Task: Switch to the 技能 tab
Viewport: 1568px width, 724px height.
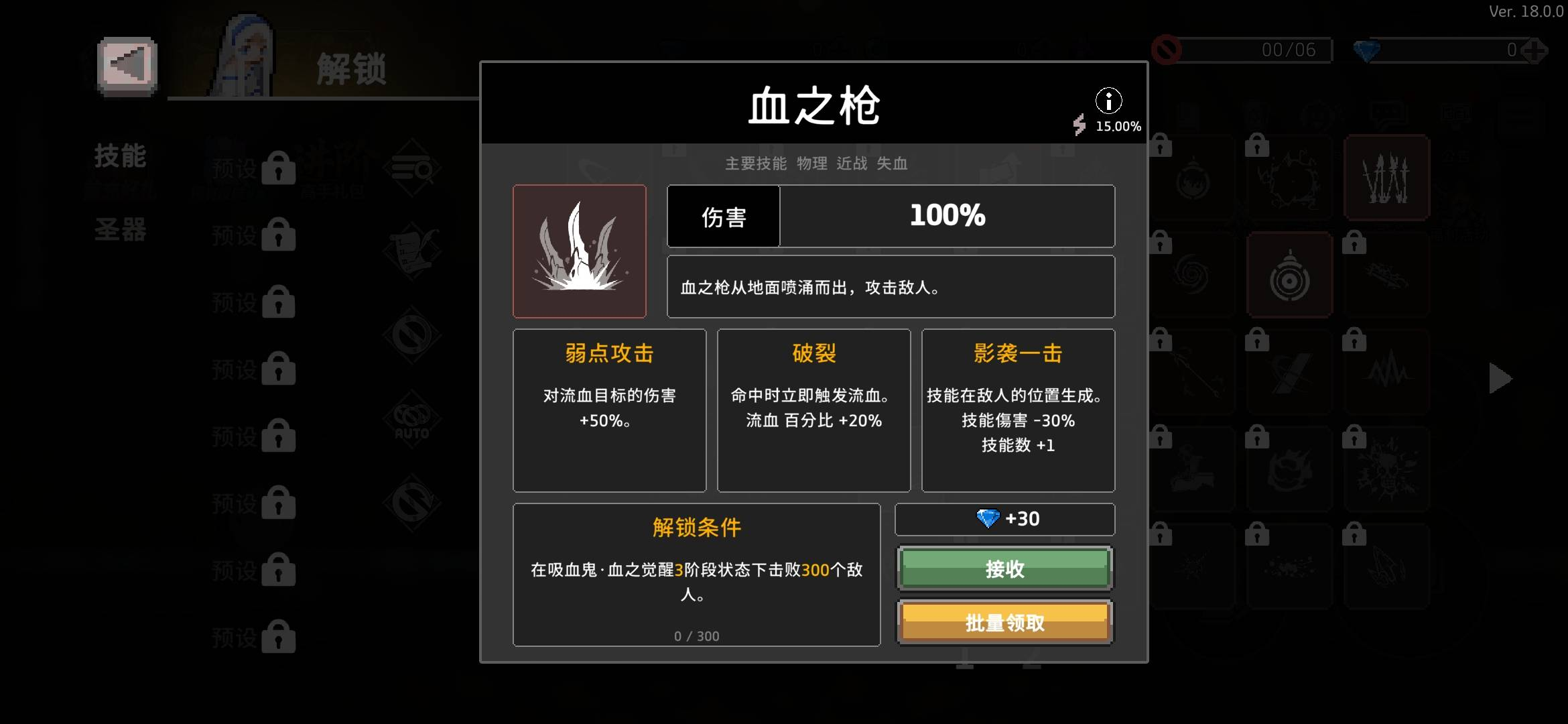Action: pyautogui.click(x=119, y=156)
